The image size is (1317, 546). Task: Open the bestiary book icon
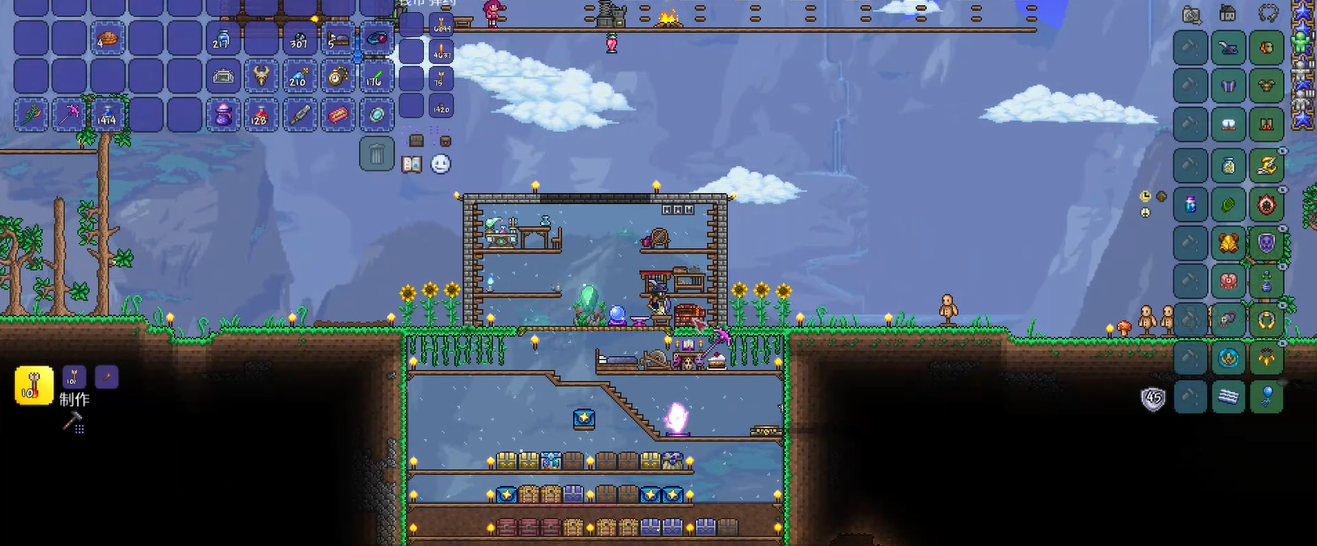pos(411,164)
